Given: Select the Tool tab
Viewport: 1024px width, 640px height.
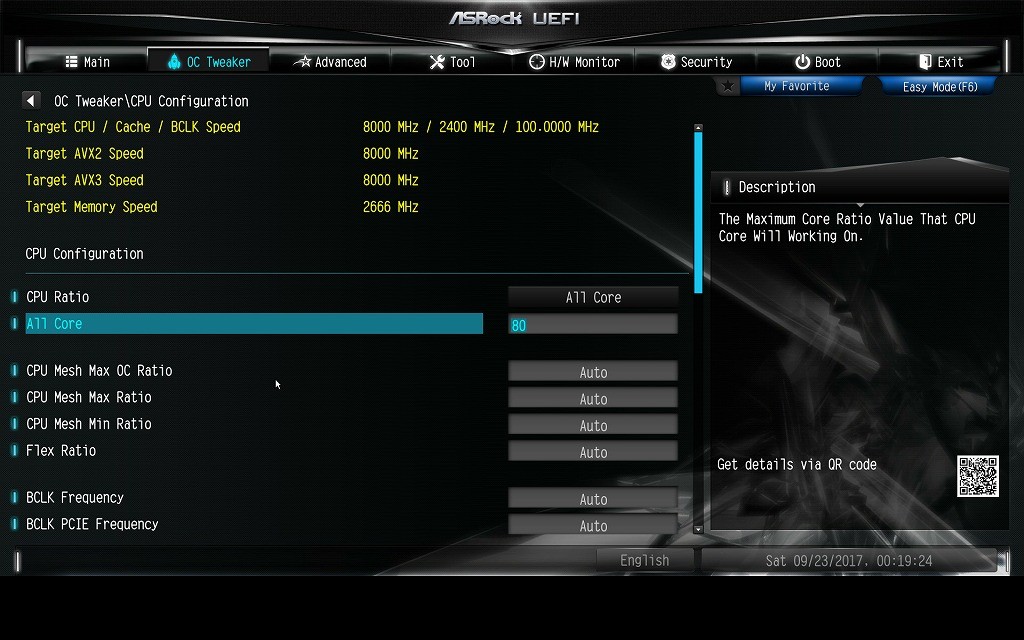Looking at the screenshot, I should pyautogui.click(x=452, y=62).
